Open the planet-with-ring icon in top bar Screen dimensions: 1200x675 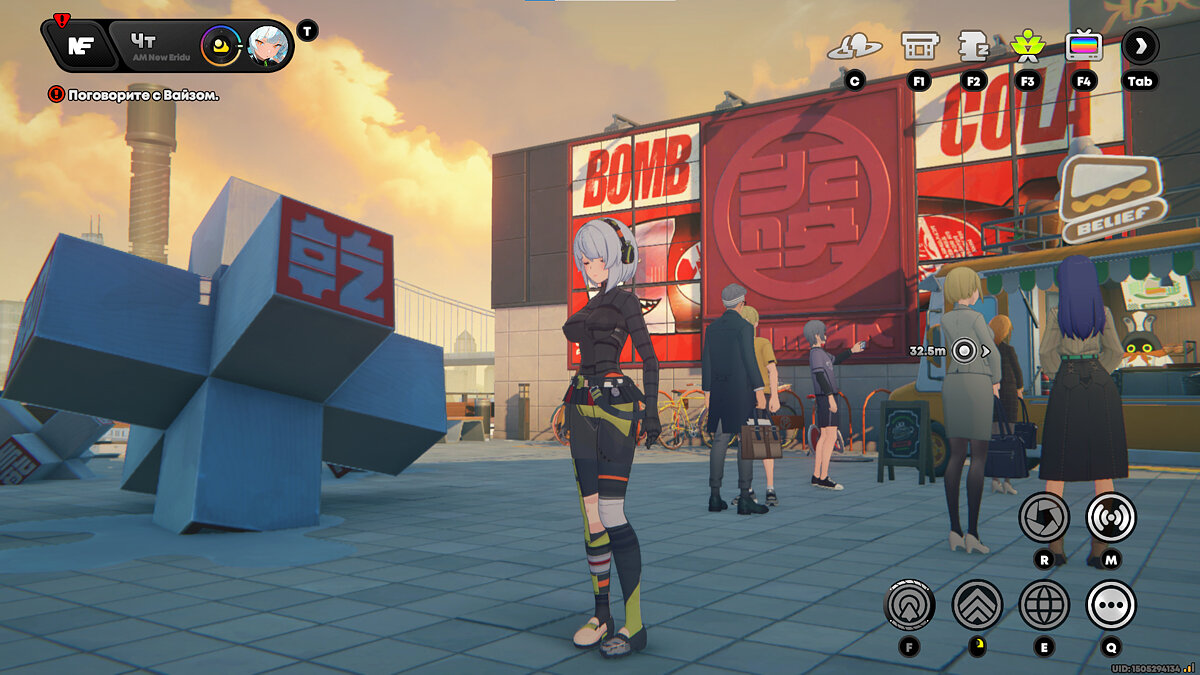click(x=854, y=46)
